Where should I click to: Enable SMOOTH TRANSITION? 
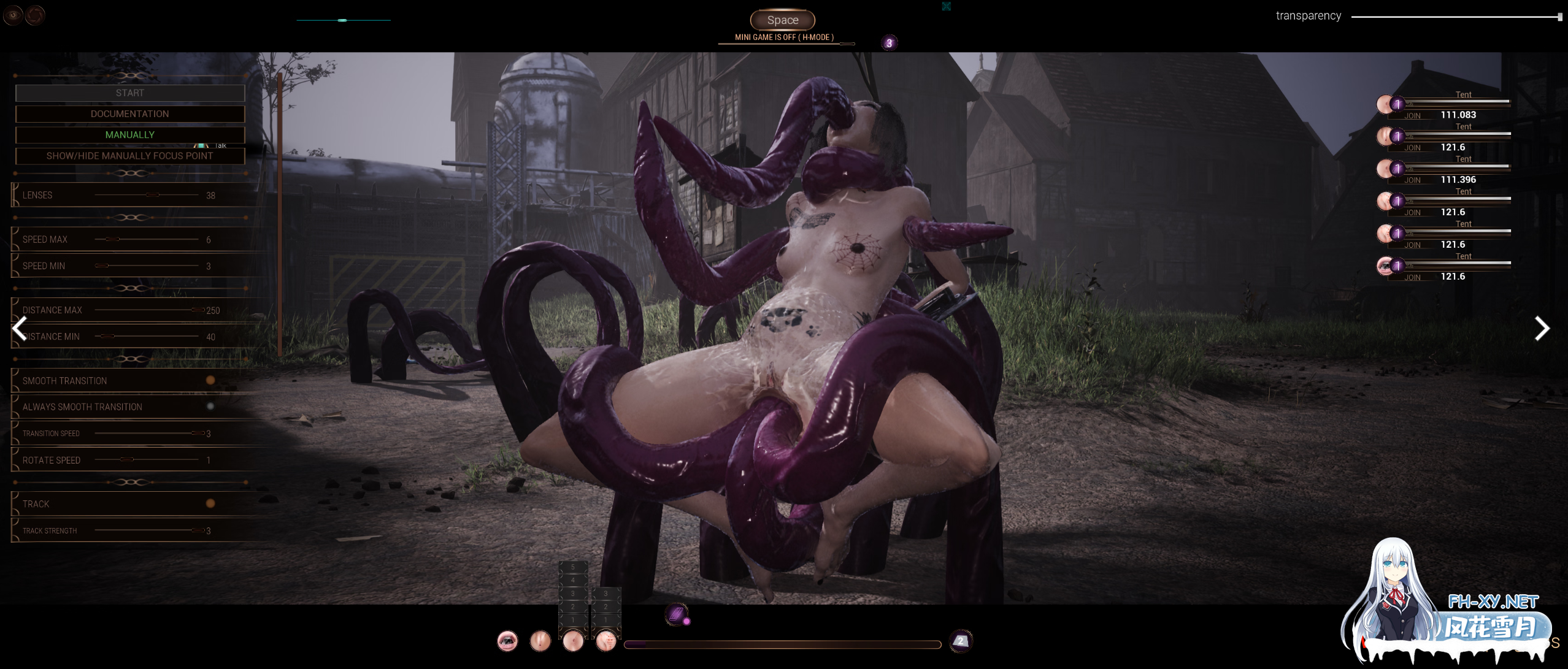[x=212, y=380]
